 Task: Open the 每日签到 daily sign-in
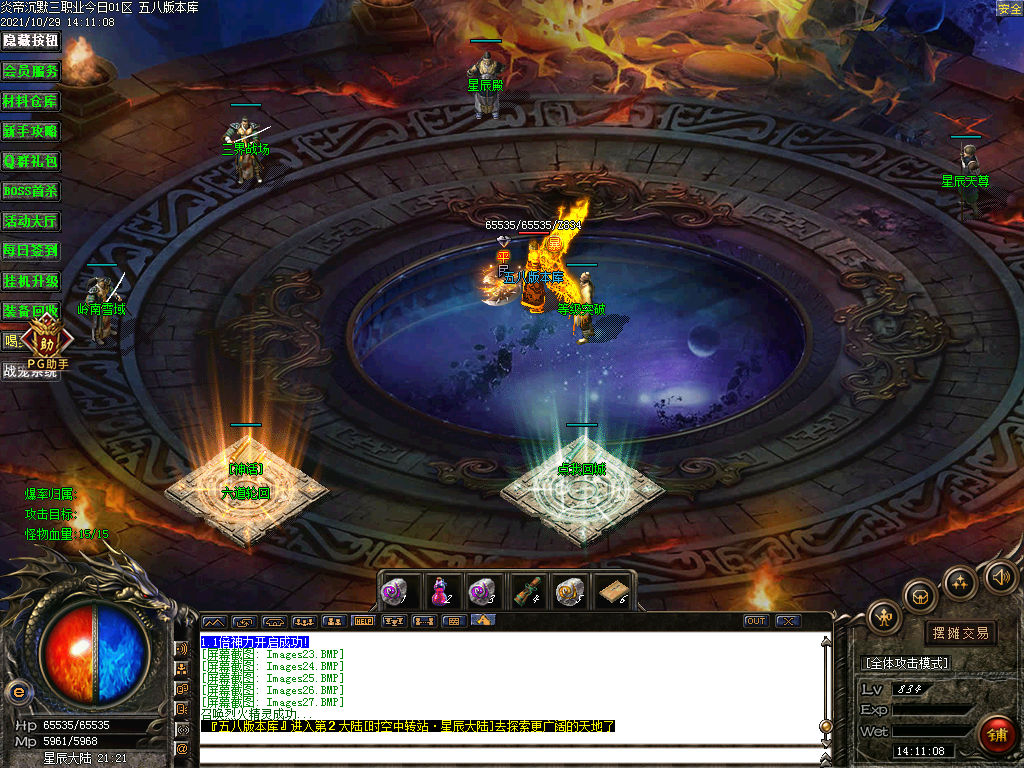(31, 251)
